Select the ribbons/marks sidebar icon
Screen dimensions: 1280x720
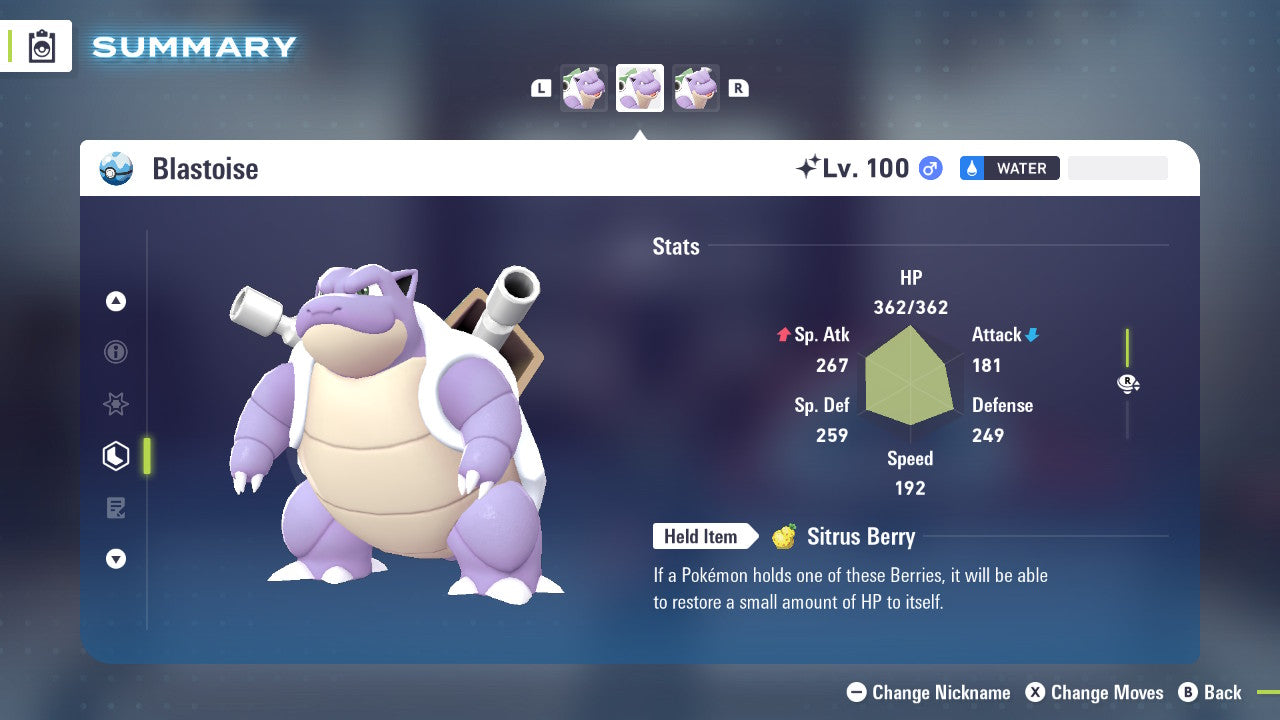point(115,404)
